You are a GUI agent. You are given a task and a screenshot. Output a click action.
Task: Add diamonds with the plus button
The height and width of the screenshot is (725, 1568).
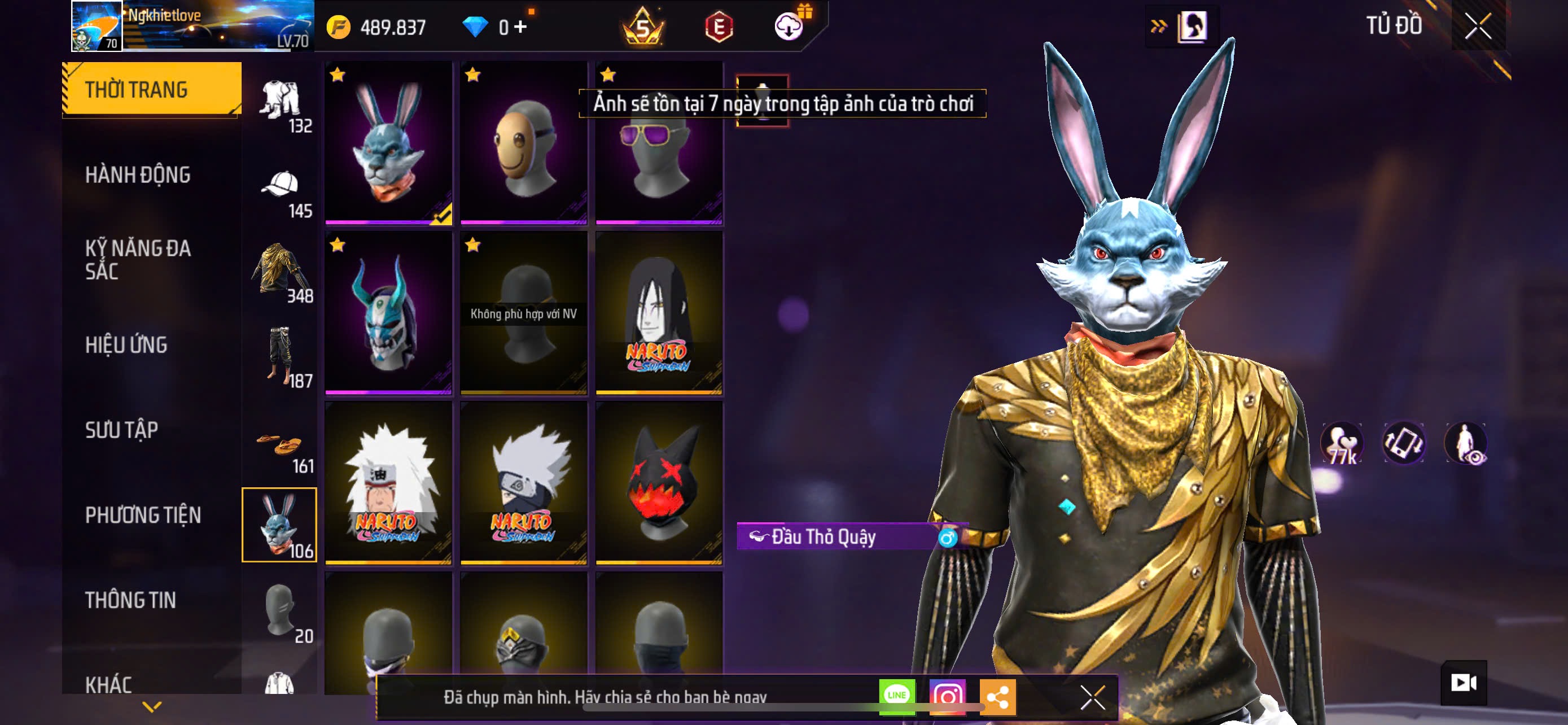pos(520,27)
